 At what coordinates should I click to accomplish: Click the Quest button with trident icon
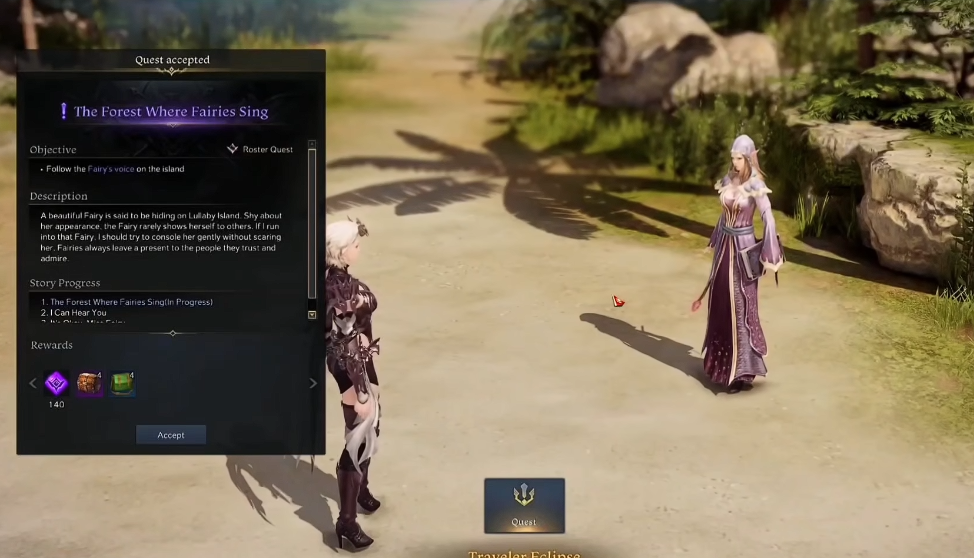pyautogui.click(x=524, y=504)
